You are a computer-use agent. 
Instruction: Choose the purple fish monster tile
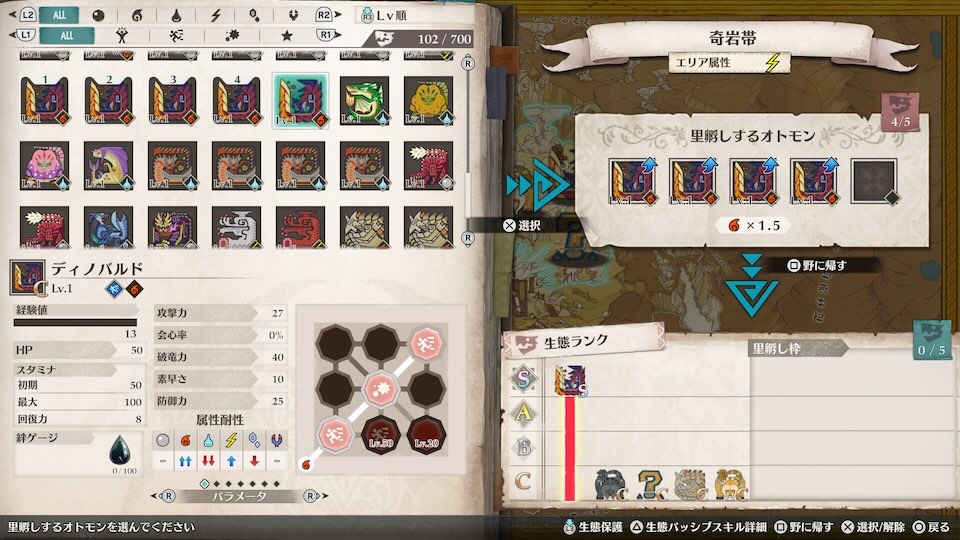[x=108, y=163]
